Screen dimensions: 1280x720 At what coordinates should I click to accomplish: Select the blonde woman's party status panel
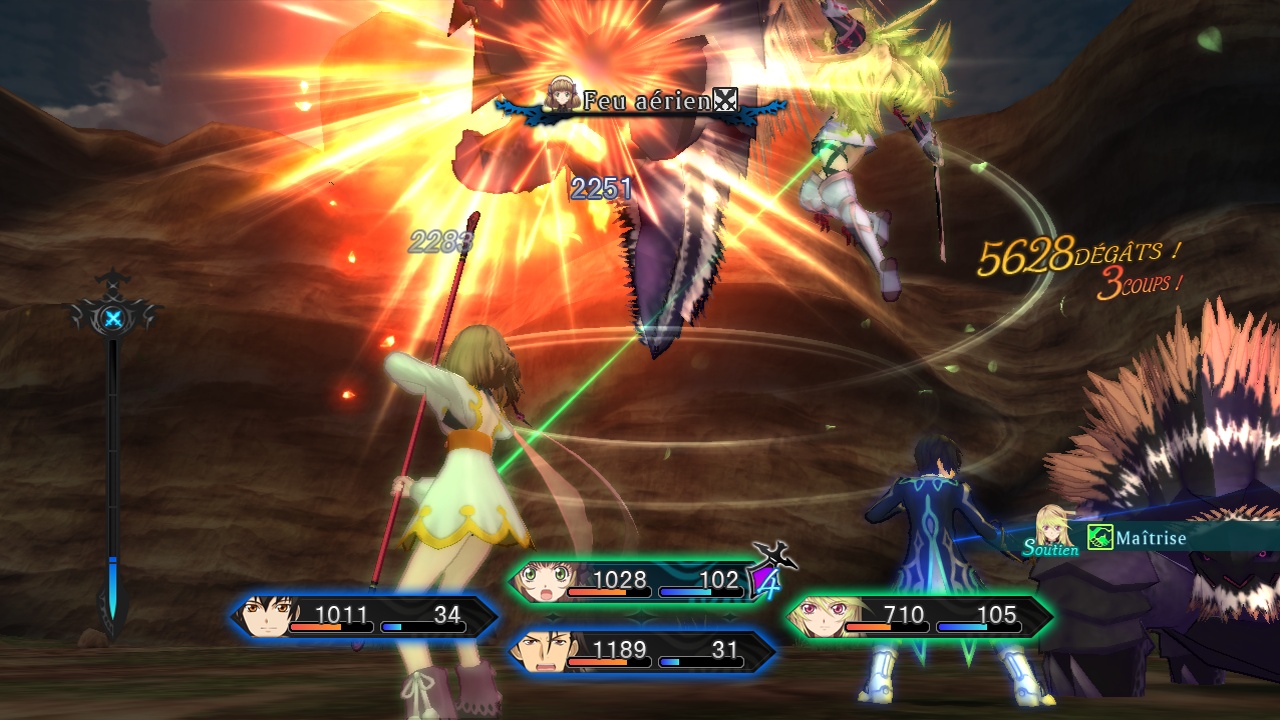[918, 617]
